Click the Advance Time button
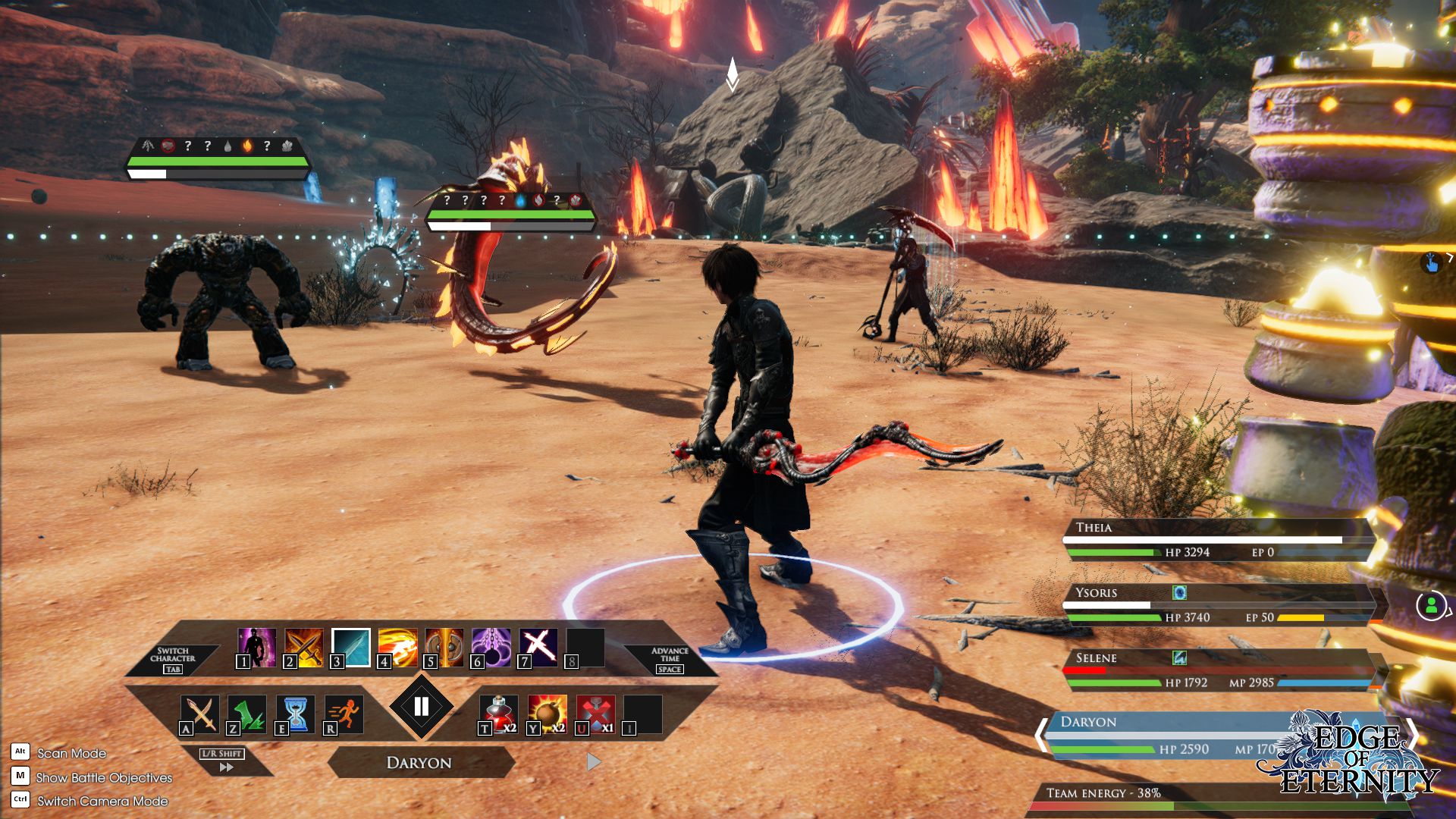Viewport: 1456px width, 819px height. coord(670,659)
